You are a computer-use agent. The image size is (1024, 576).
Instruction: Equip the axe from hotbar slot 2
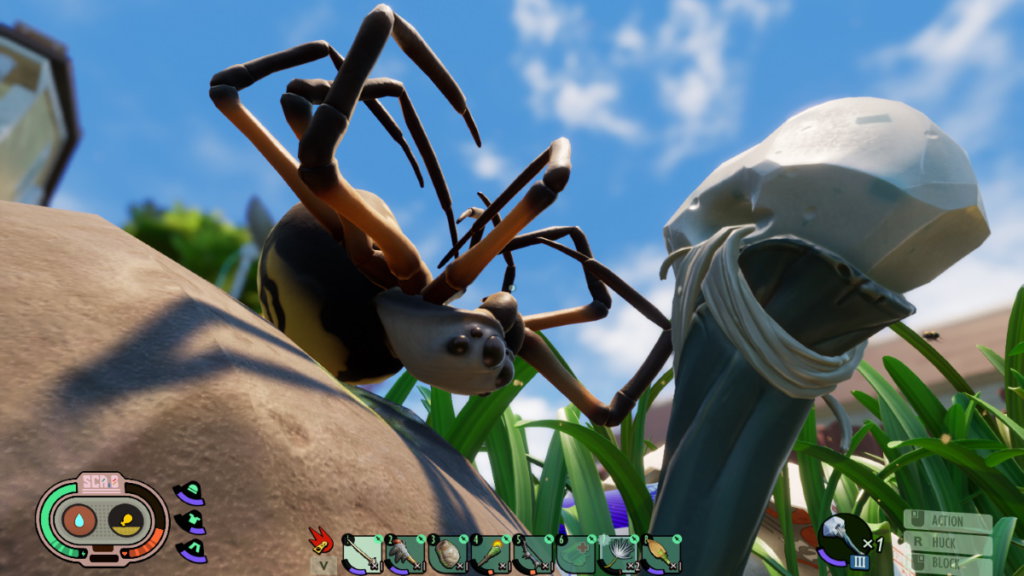coord(405,554)
